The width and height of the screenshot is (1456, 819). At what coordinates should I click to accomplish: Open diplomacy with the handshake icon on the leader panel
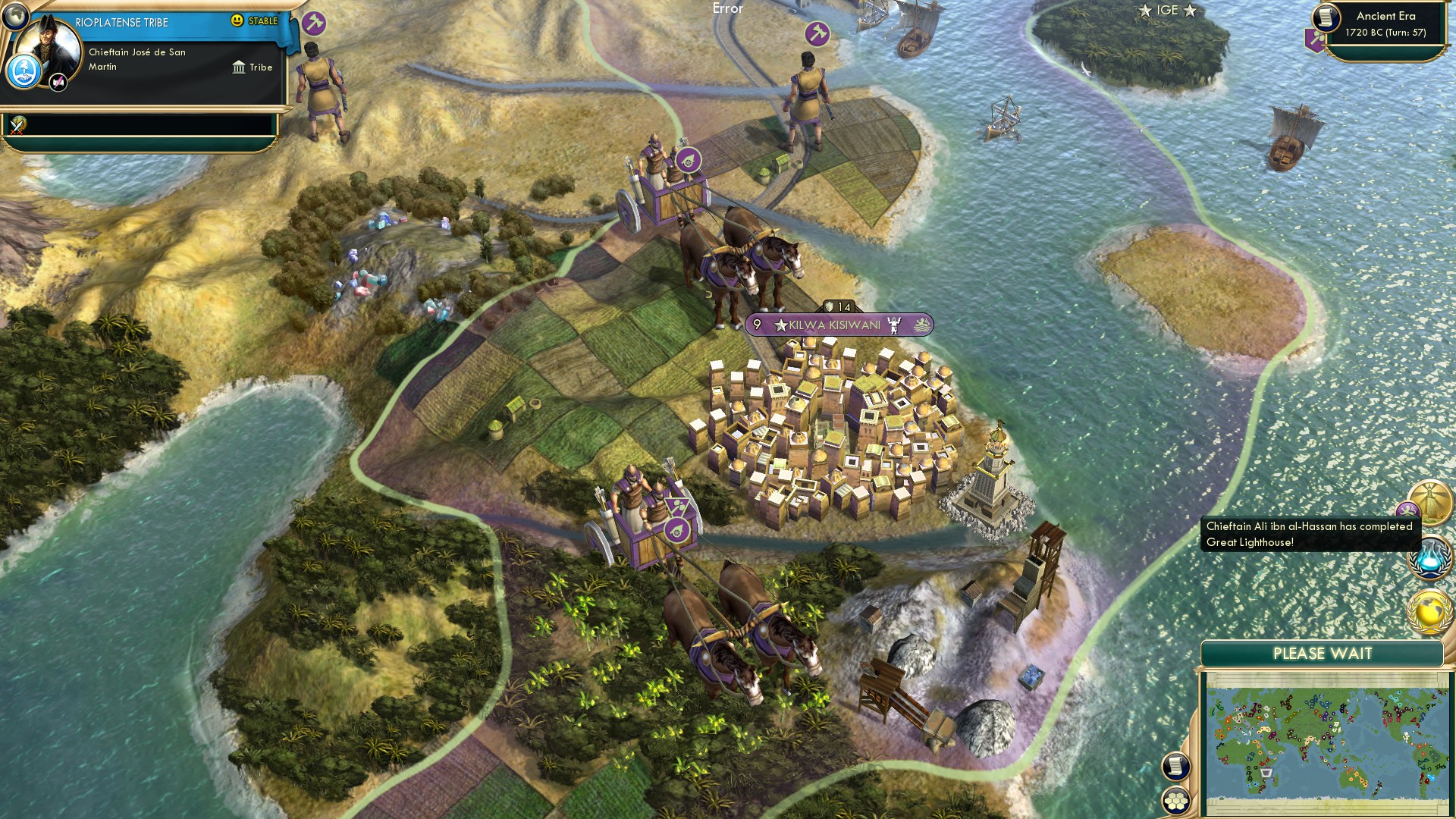pyautogui.click(x=26, y=71)
